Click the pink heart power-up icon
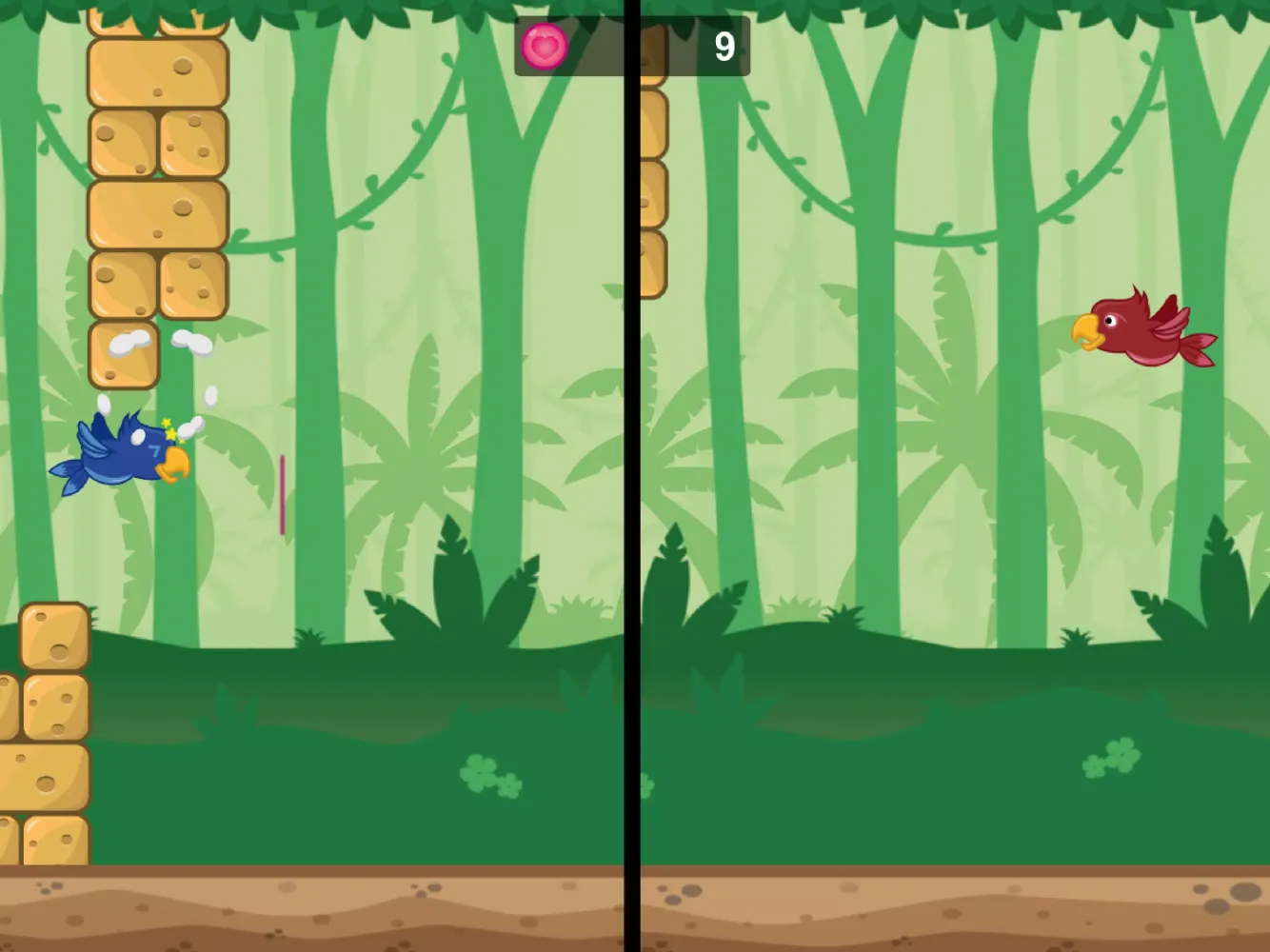This screenshot has width=1270, height=952. pos(543,45)
